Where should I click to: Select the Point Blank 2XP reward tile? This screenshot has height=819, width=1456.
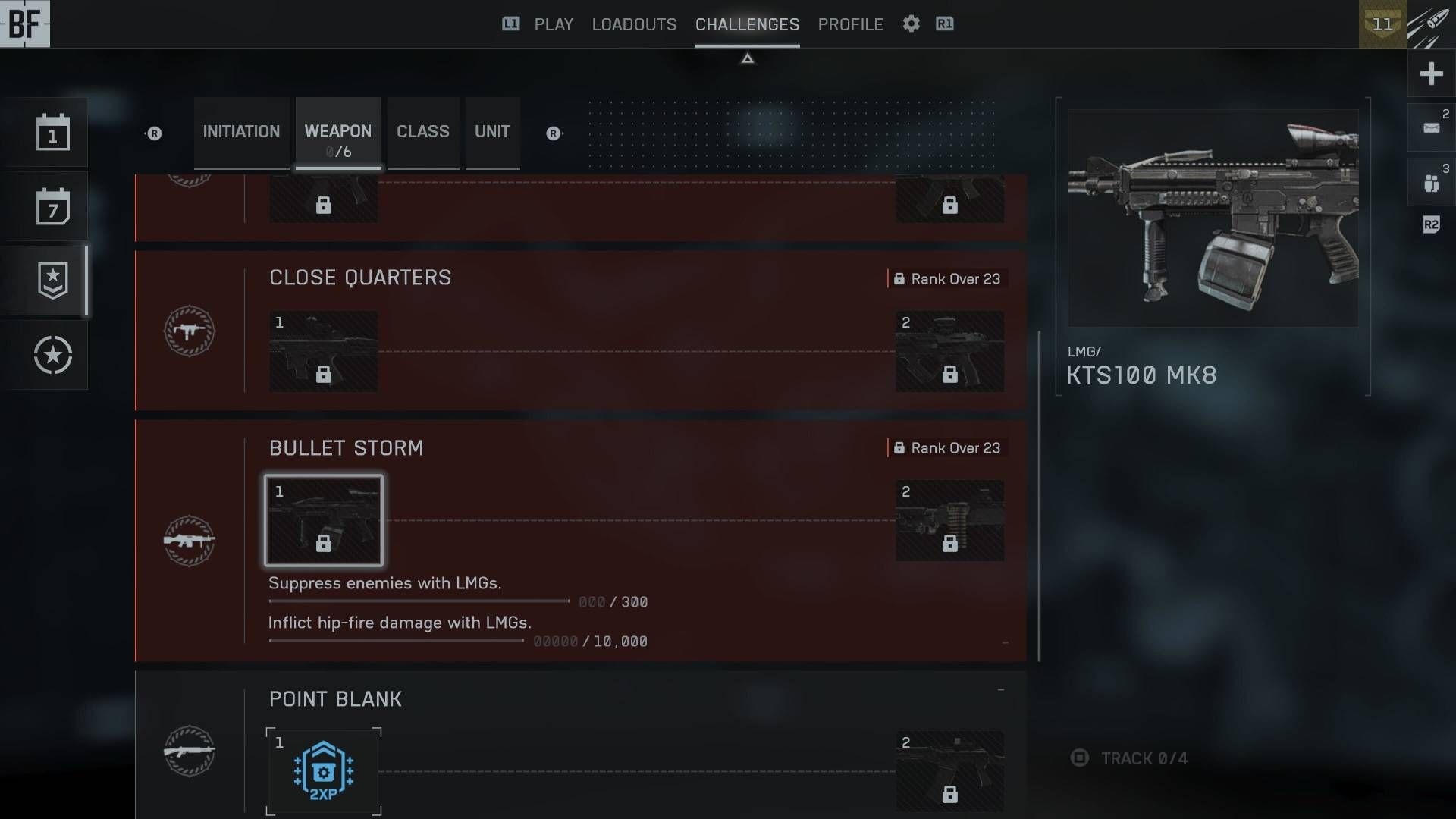(x=324, y=771)
